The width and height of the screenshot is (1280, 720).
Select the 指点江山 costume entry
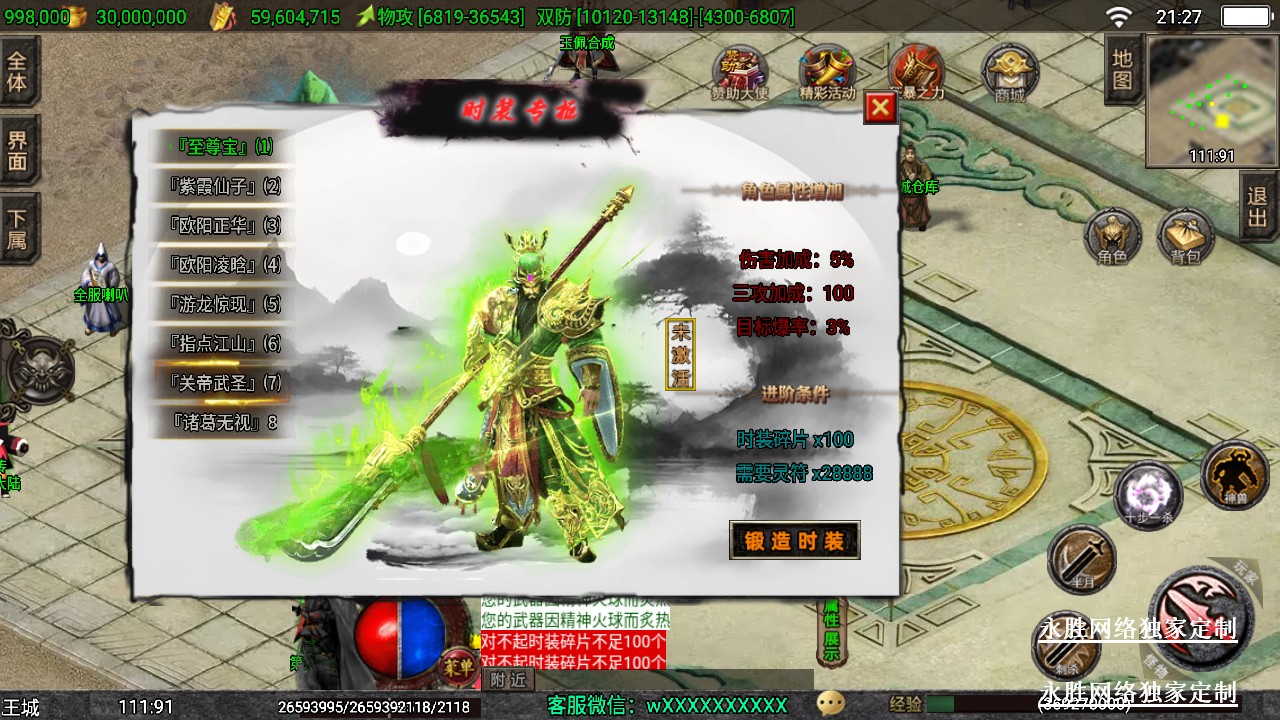click(x=224, y=343)
